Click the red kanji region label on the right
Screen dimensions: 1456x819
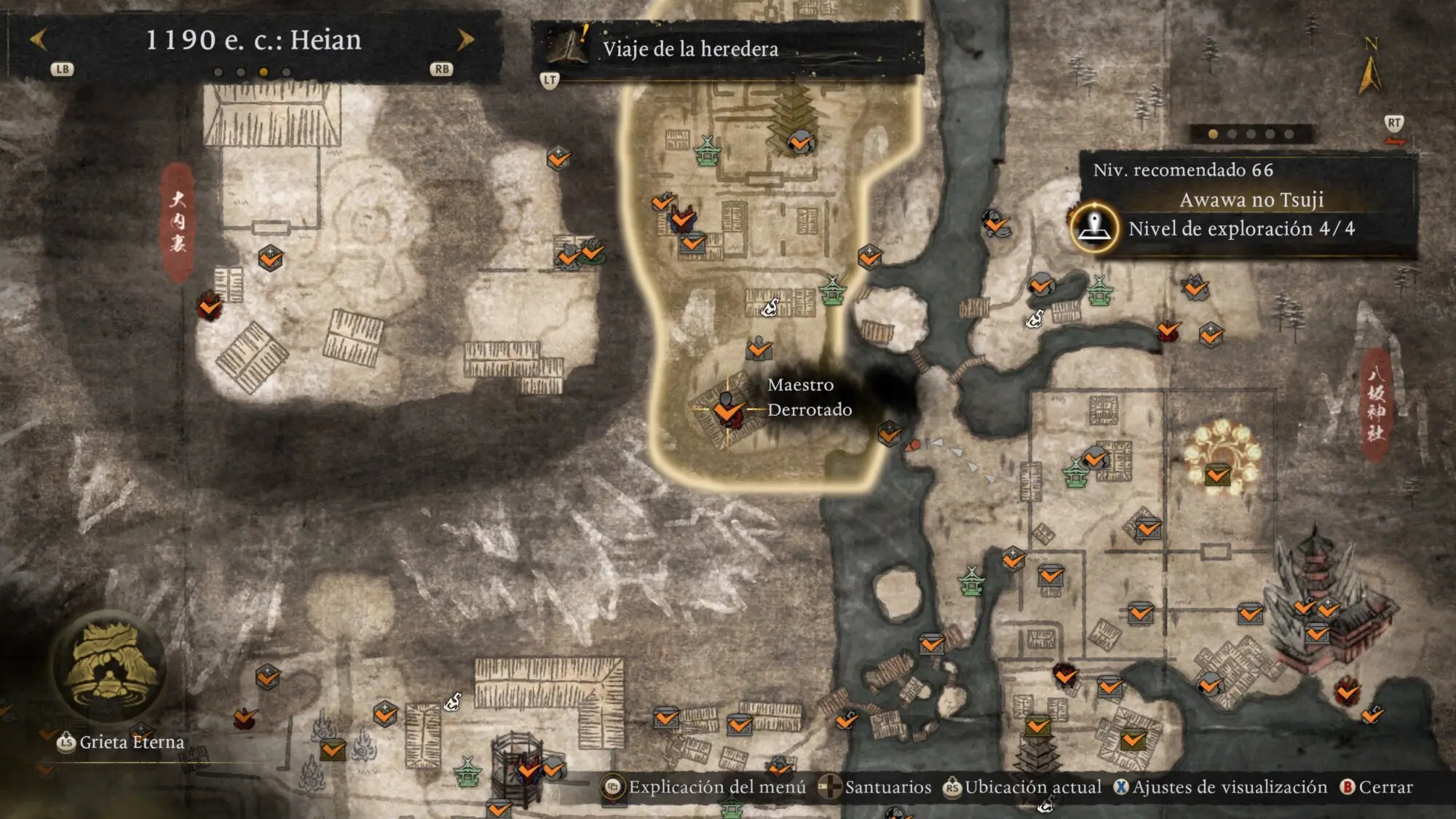1375,403
